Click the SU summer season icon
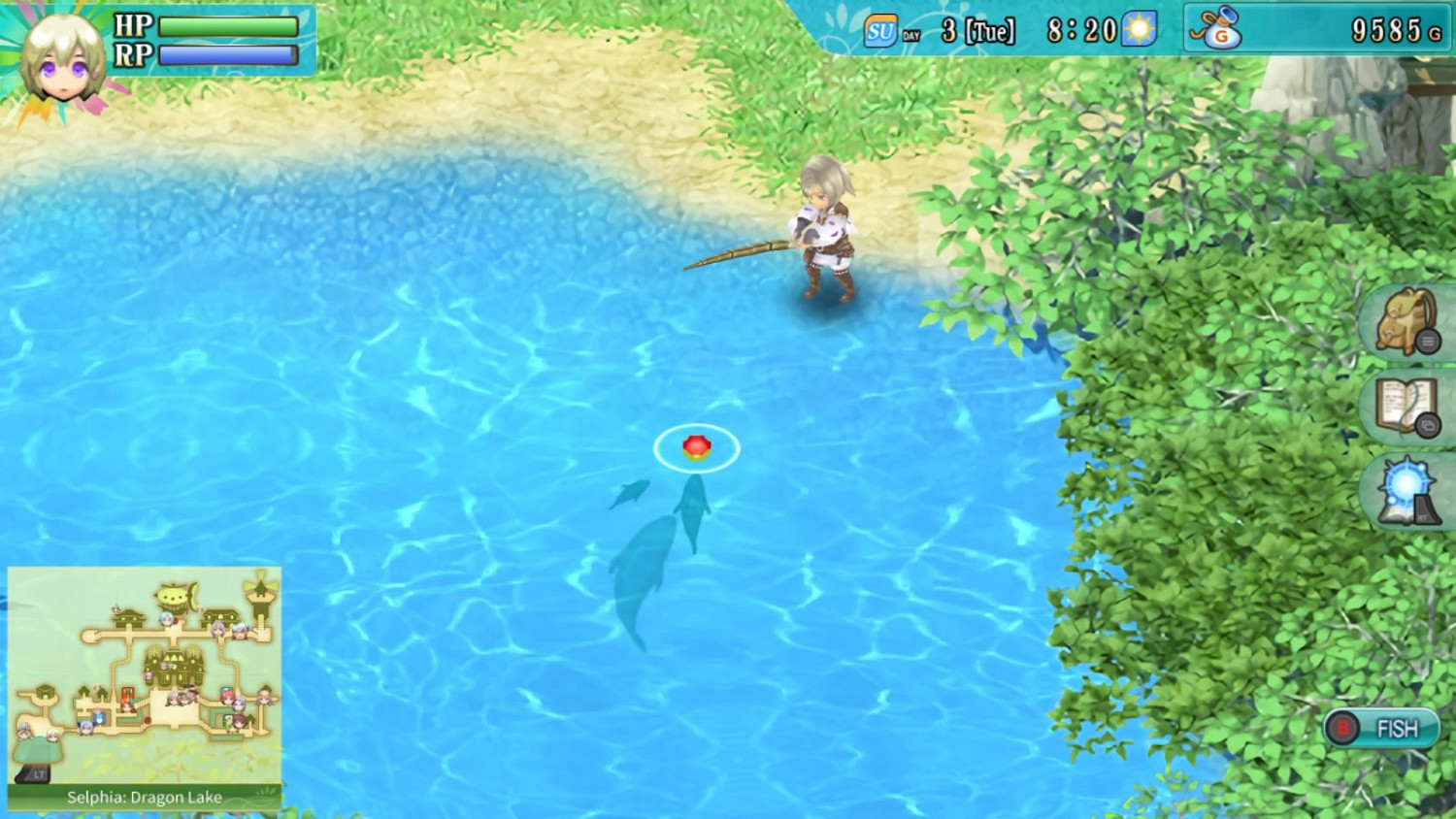The height and width of the screenshot is (819, 1456). coord(879,30)
